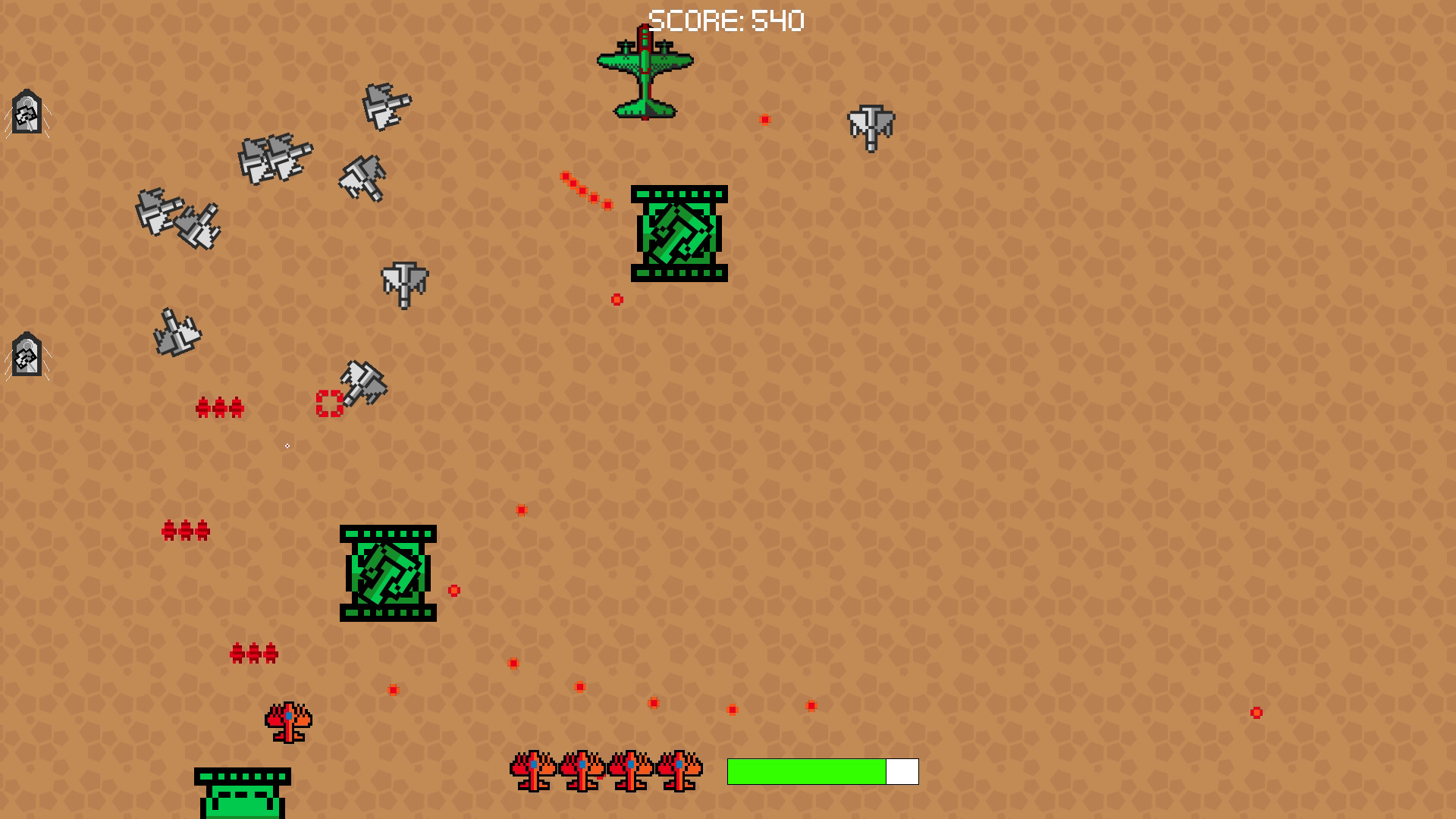Click the topmost trio of red soldiers
This screenshot has width=1456, height=819.
point(221,407)
